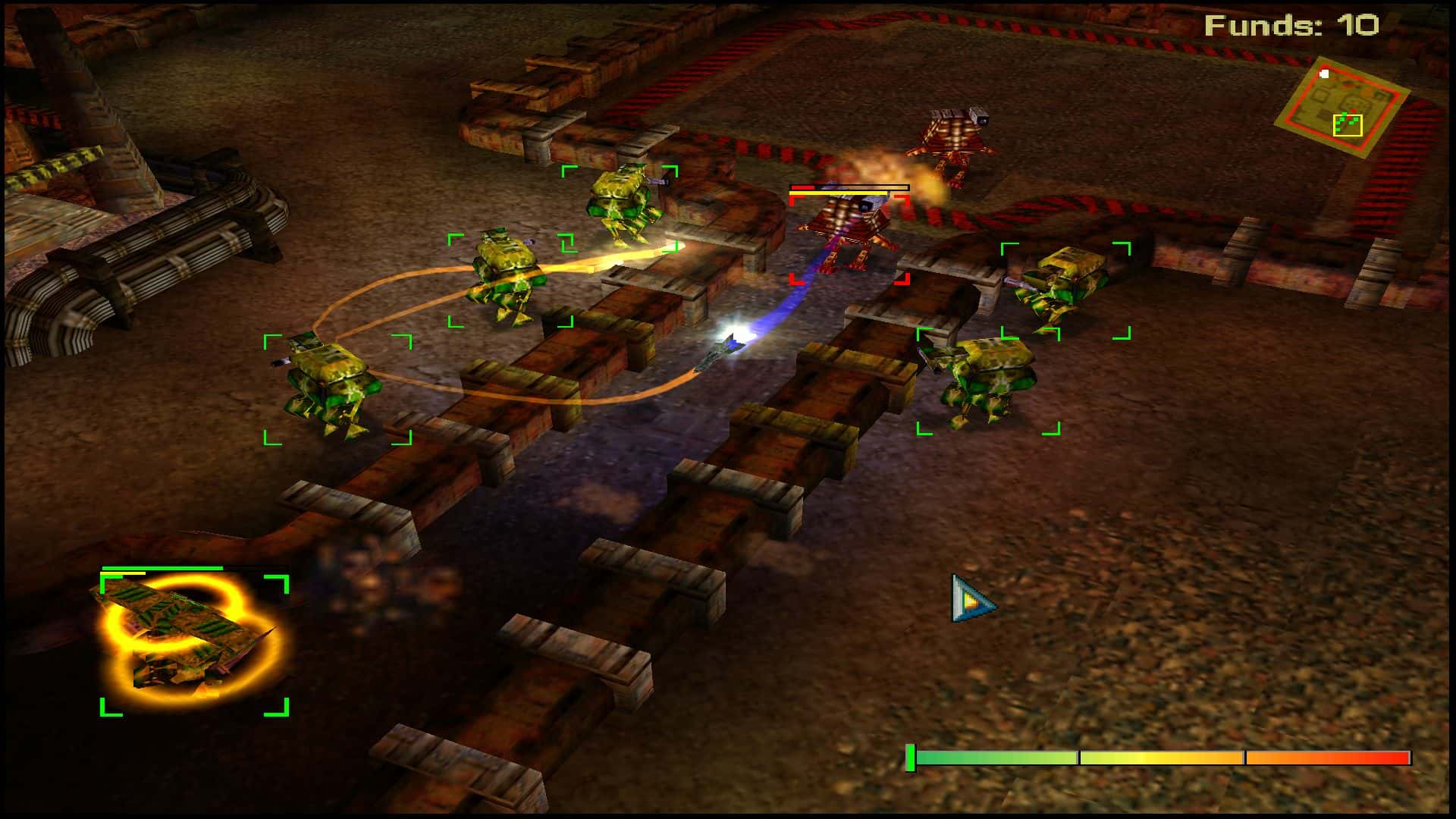
Task: Select the glowing green aircraft unit
Action: pyautogui.click(x=190, y=642)
